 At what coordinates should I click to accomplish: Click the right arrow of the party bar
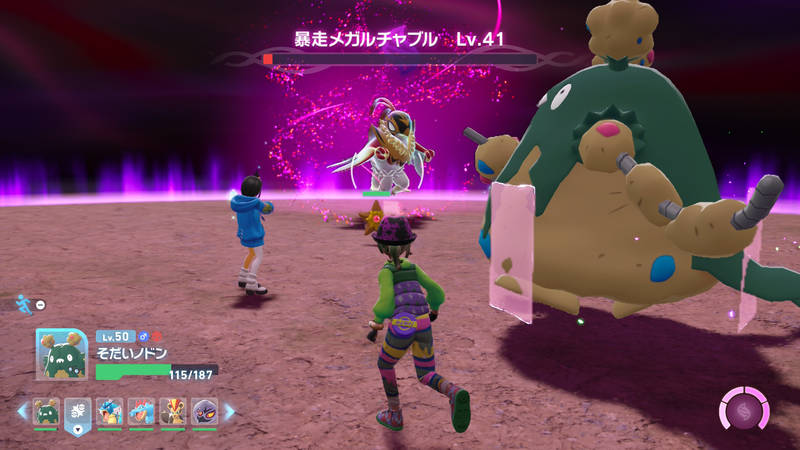click(x=229, y=411)
